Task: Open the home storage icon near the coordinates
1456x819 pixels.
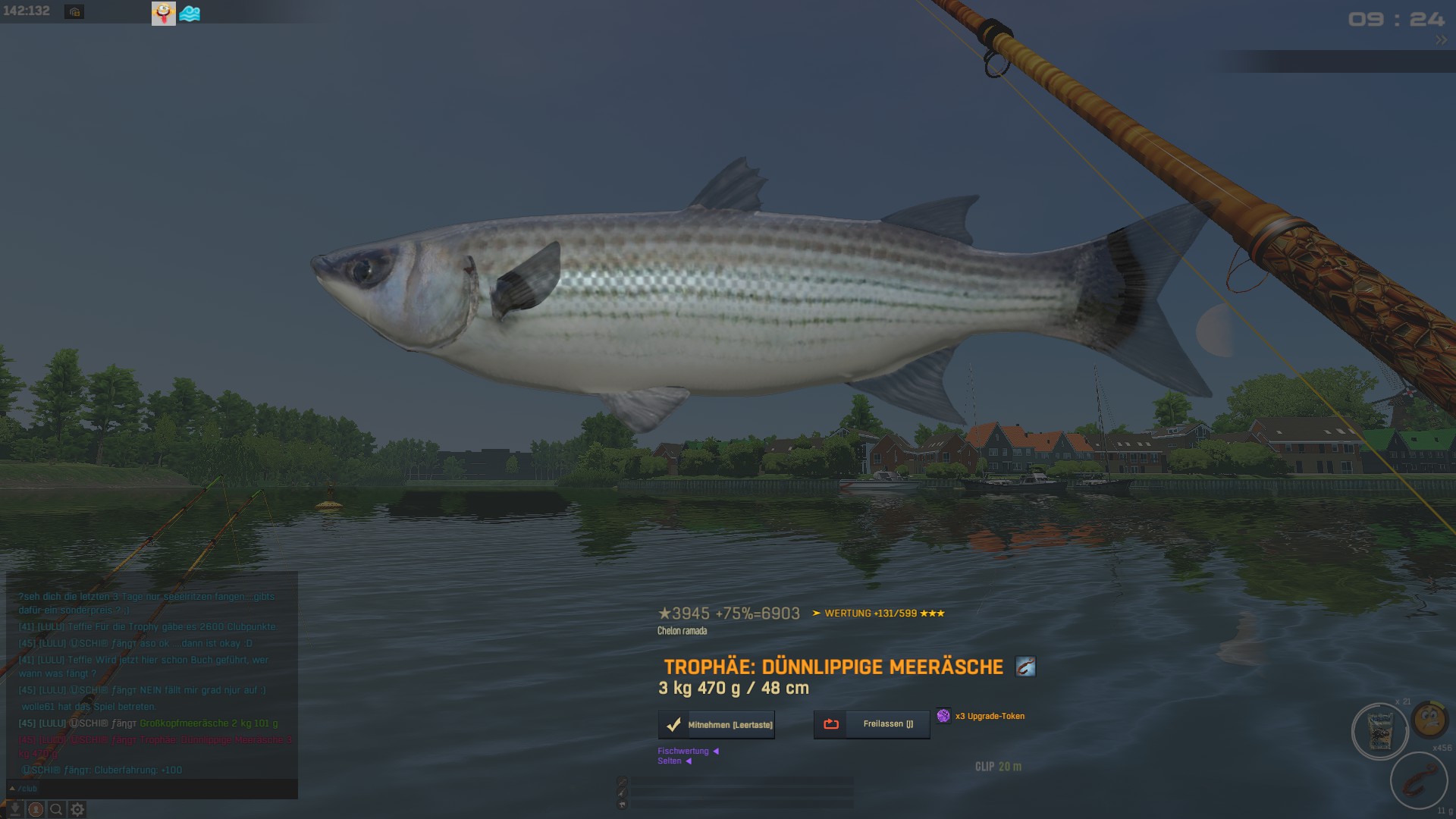Action: (74, 12)
